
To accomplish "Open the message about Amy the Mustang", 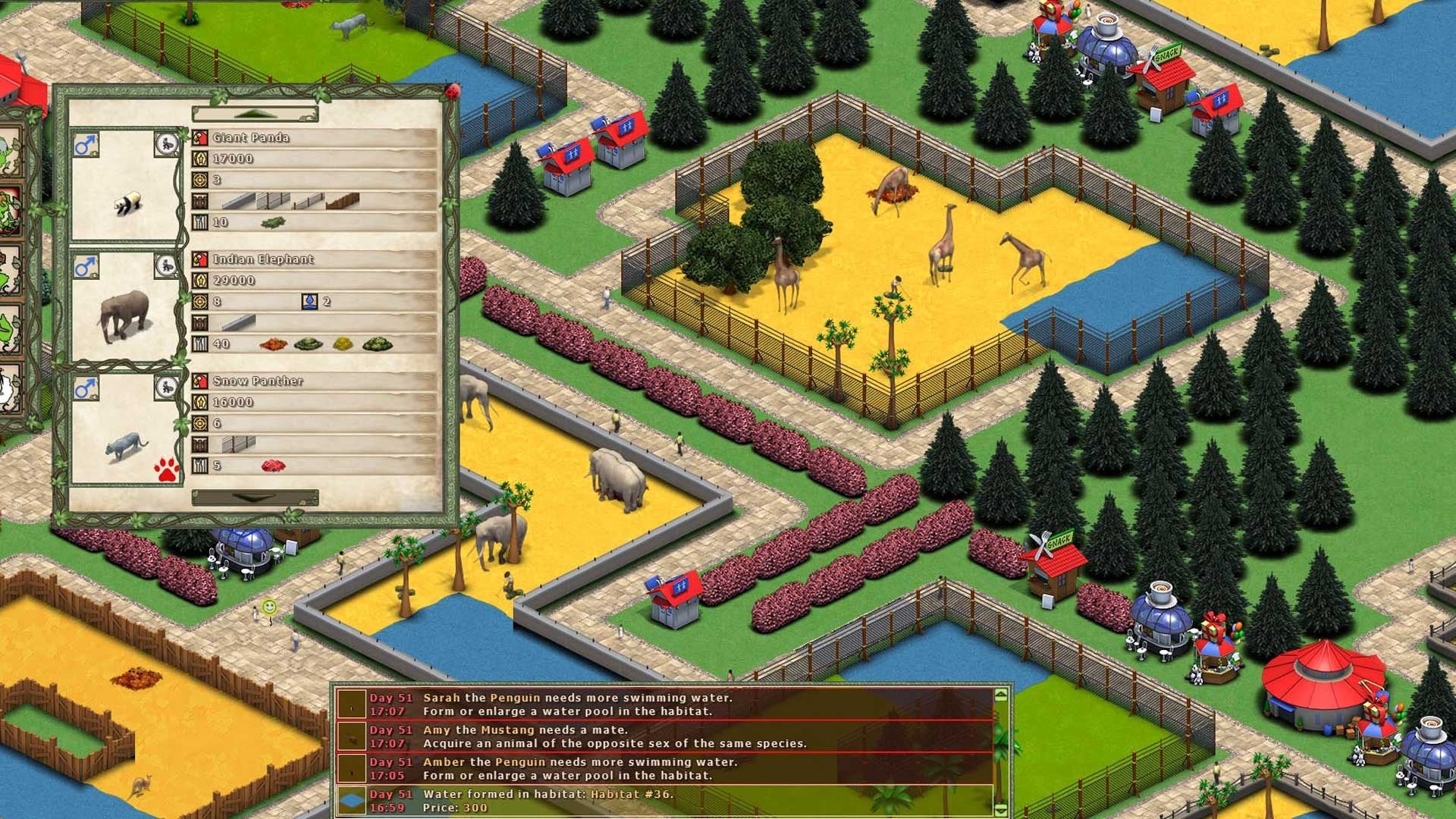I will point(664,736).
